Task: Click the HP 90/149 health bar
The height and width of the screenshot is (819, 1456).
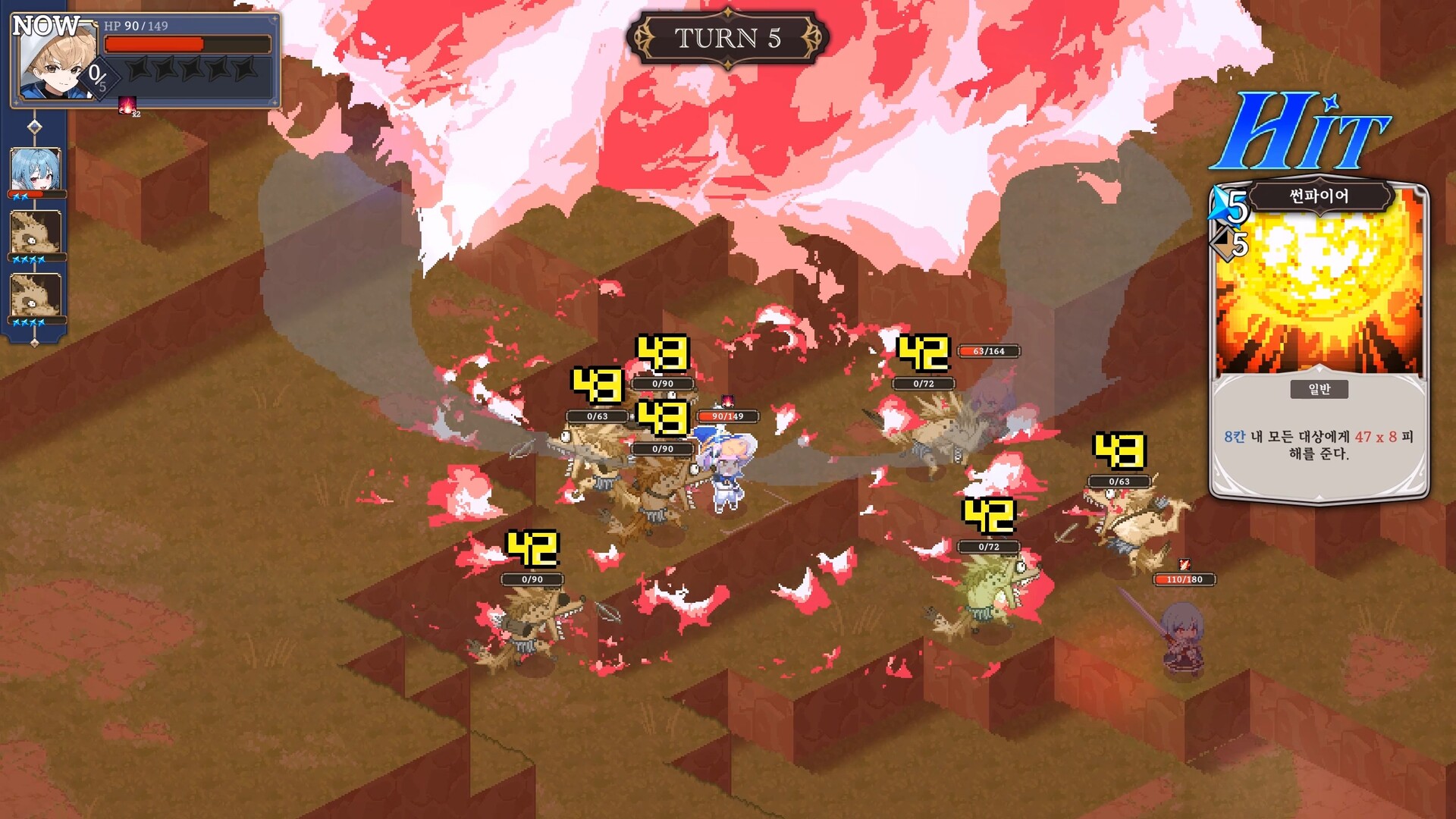Action: point(190,43)
